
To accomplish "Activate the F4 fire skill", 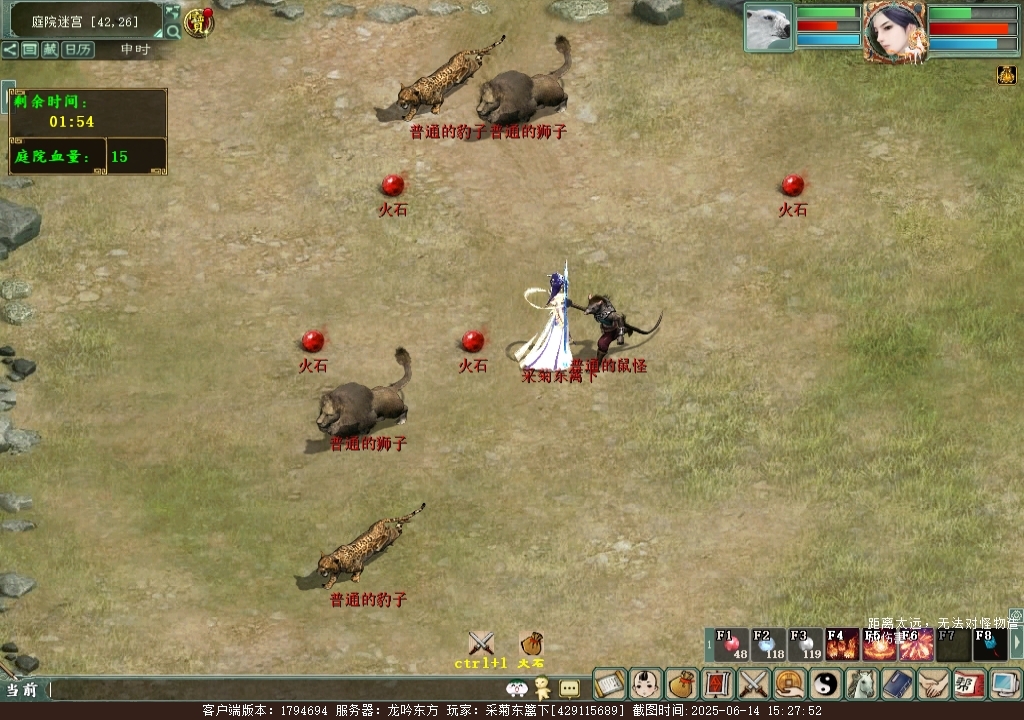I will tap(842, 645).
